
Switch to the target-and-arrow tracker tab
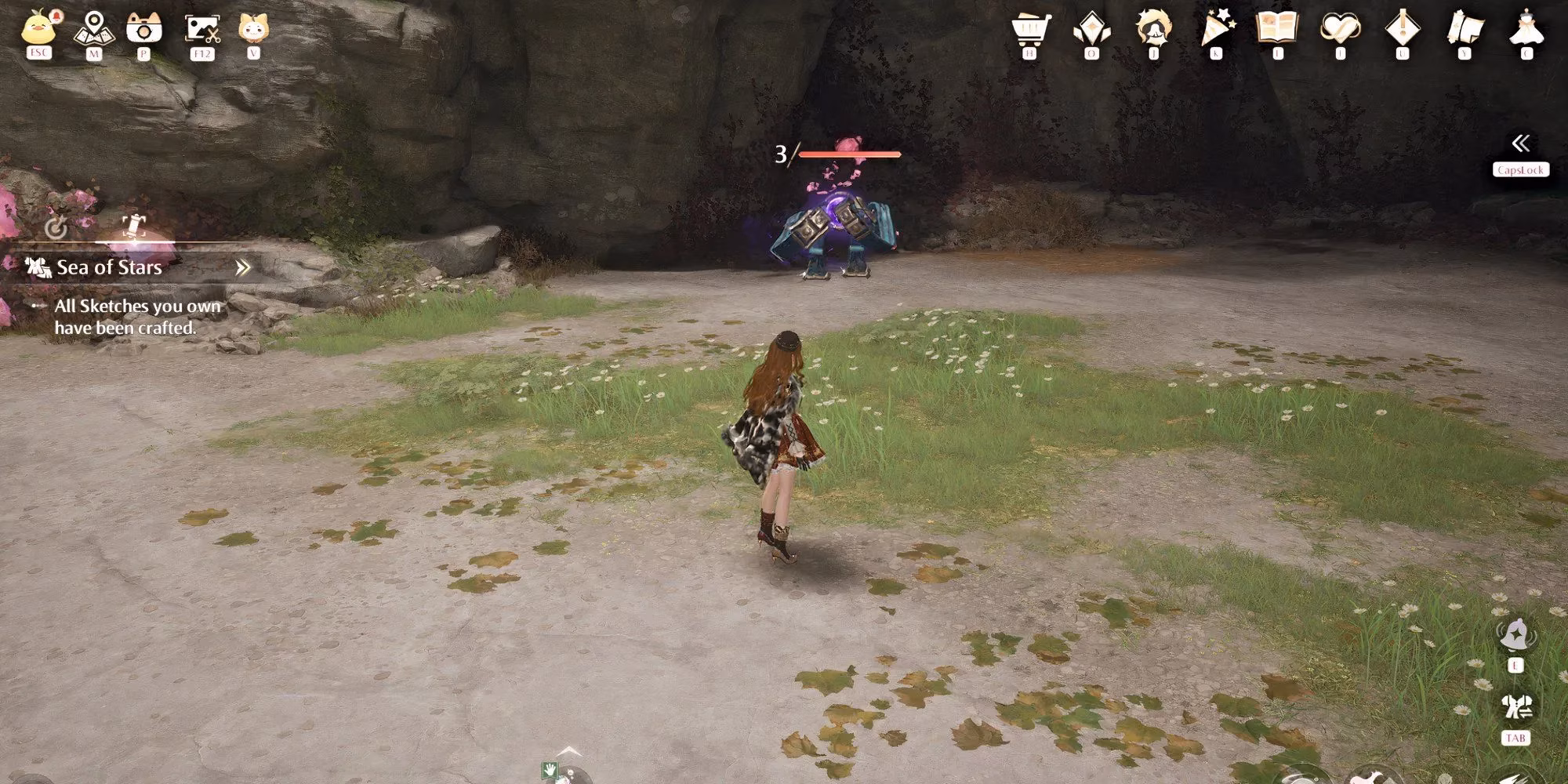click(56, 227)
